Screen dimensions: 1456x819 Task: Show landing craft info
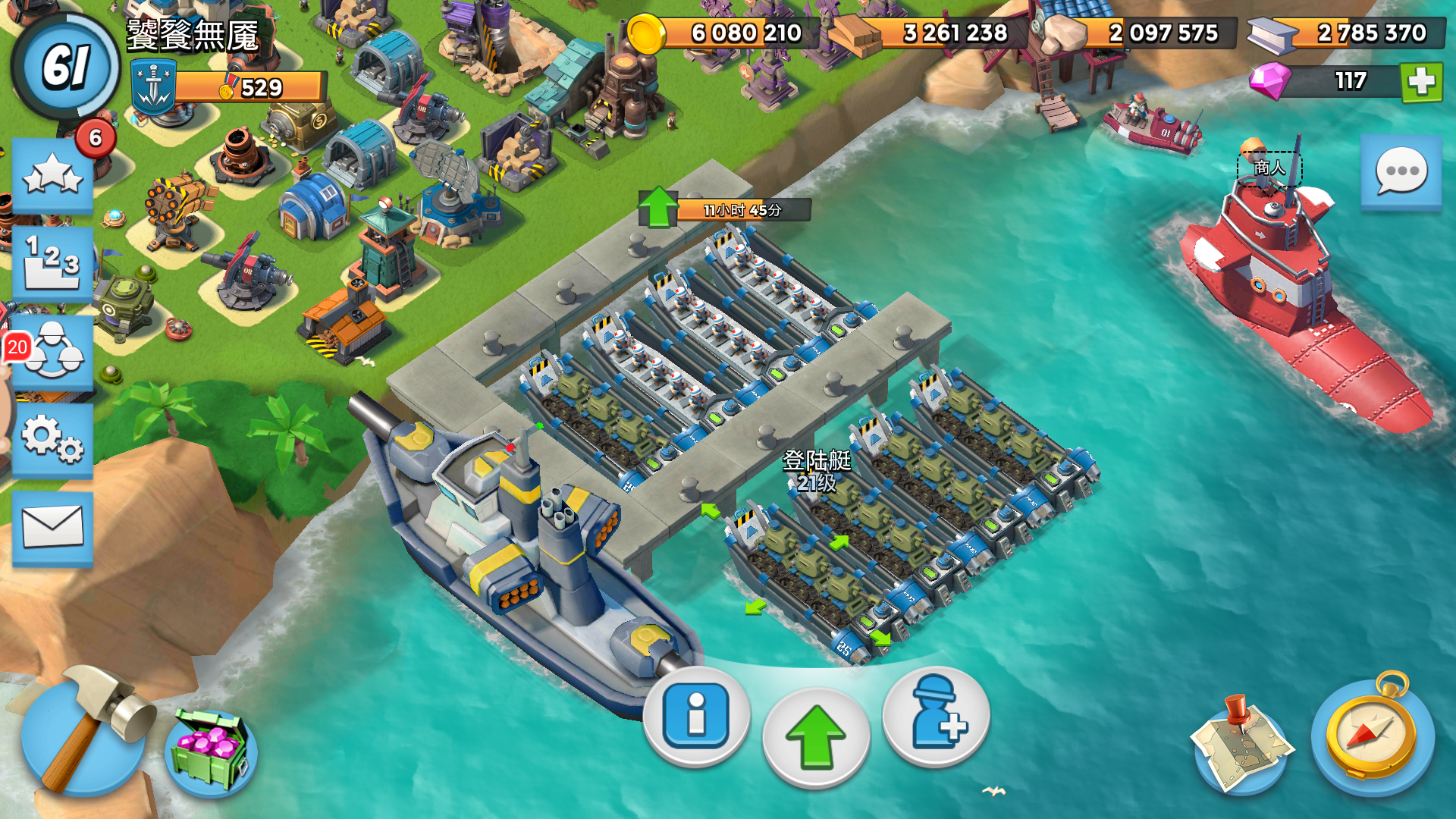click(696, 715)
